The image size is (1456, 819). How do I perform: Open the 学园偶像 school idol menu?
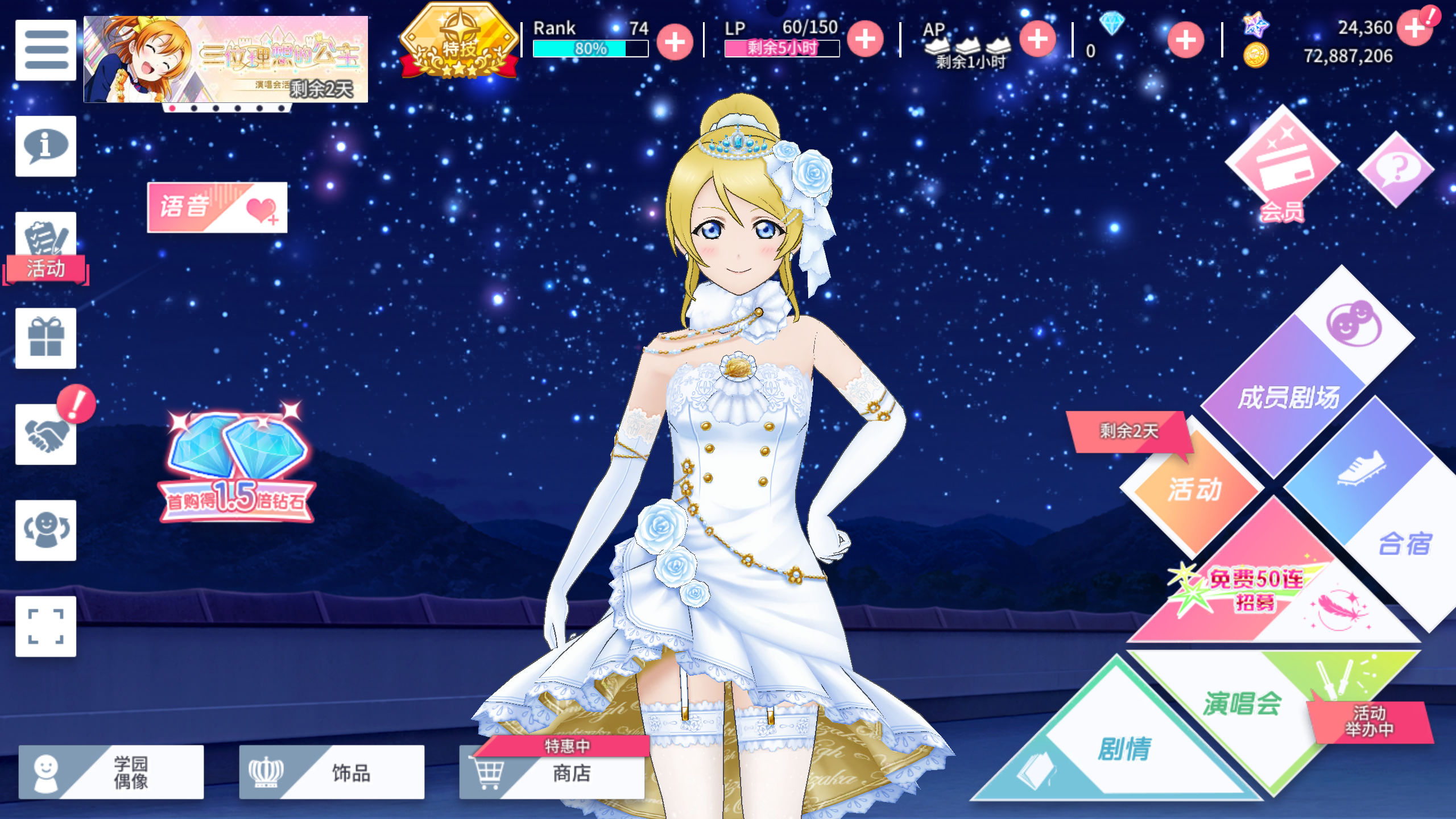pos(111,772)
